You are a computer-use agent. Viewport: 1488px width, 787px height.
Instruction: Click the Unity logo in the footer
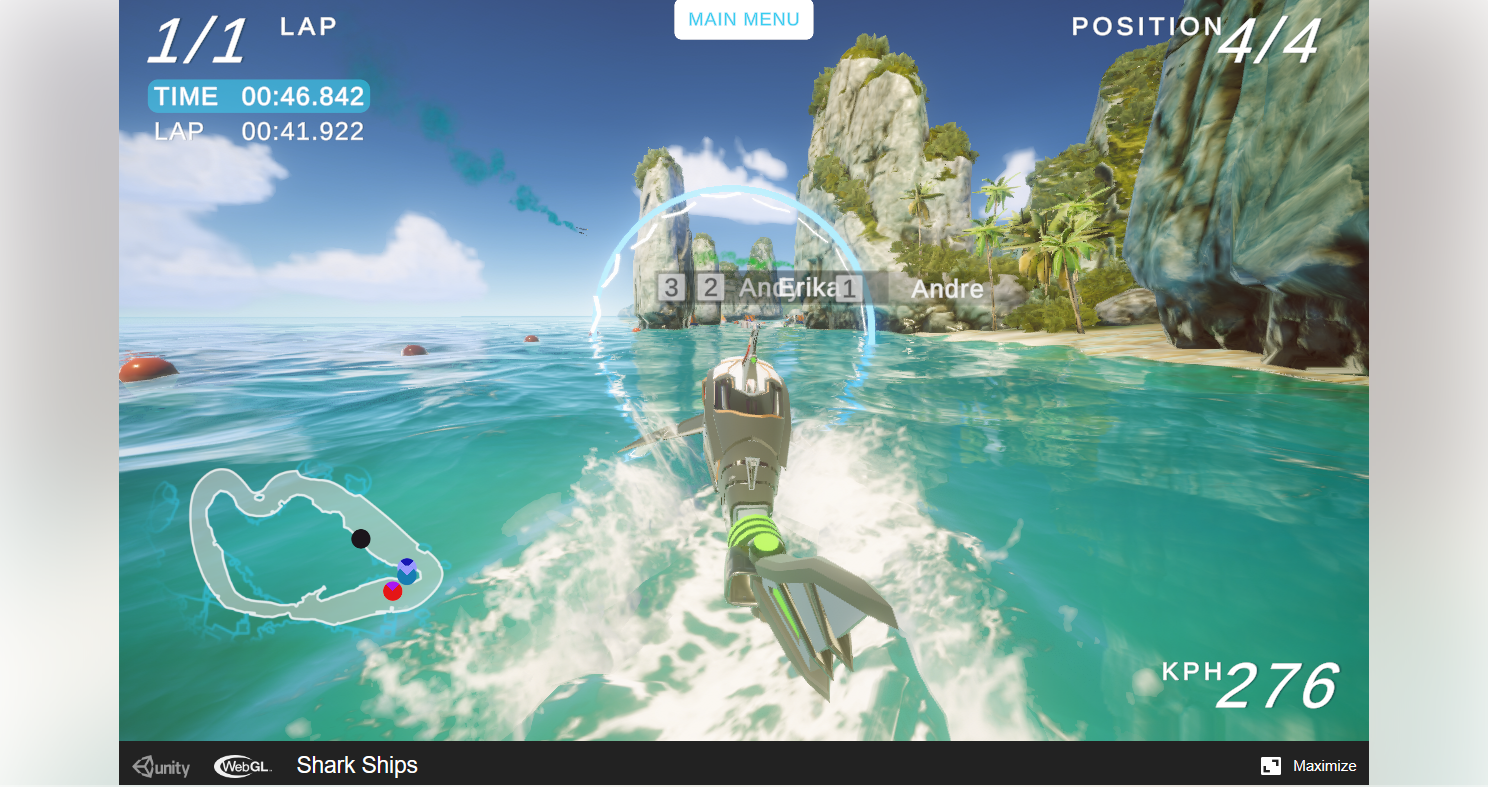[x=160, y=766]
